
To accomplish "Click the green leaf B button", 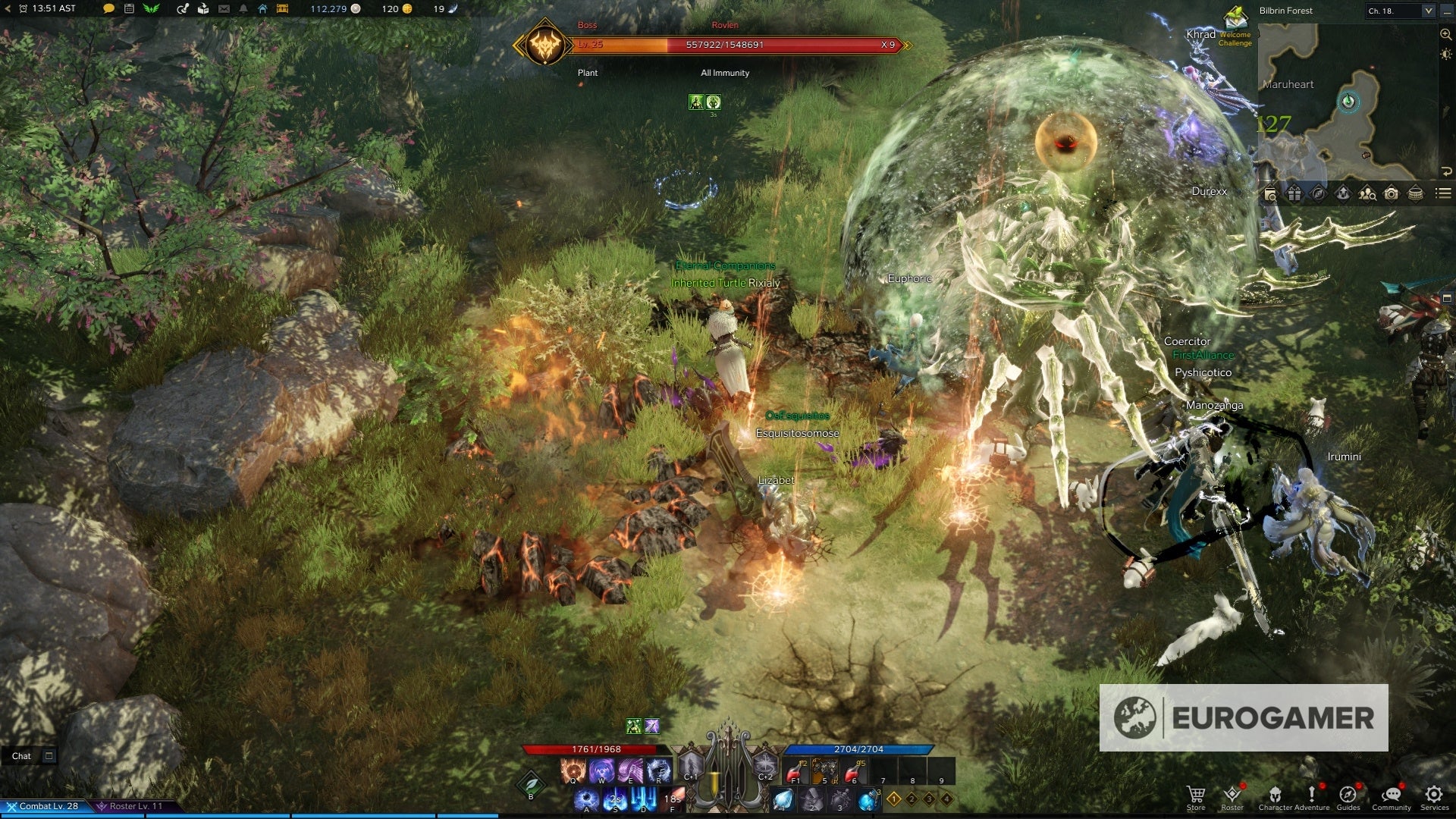I will coord(531,784).
